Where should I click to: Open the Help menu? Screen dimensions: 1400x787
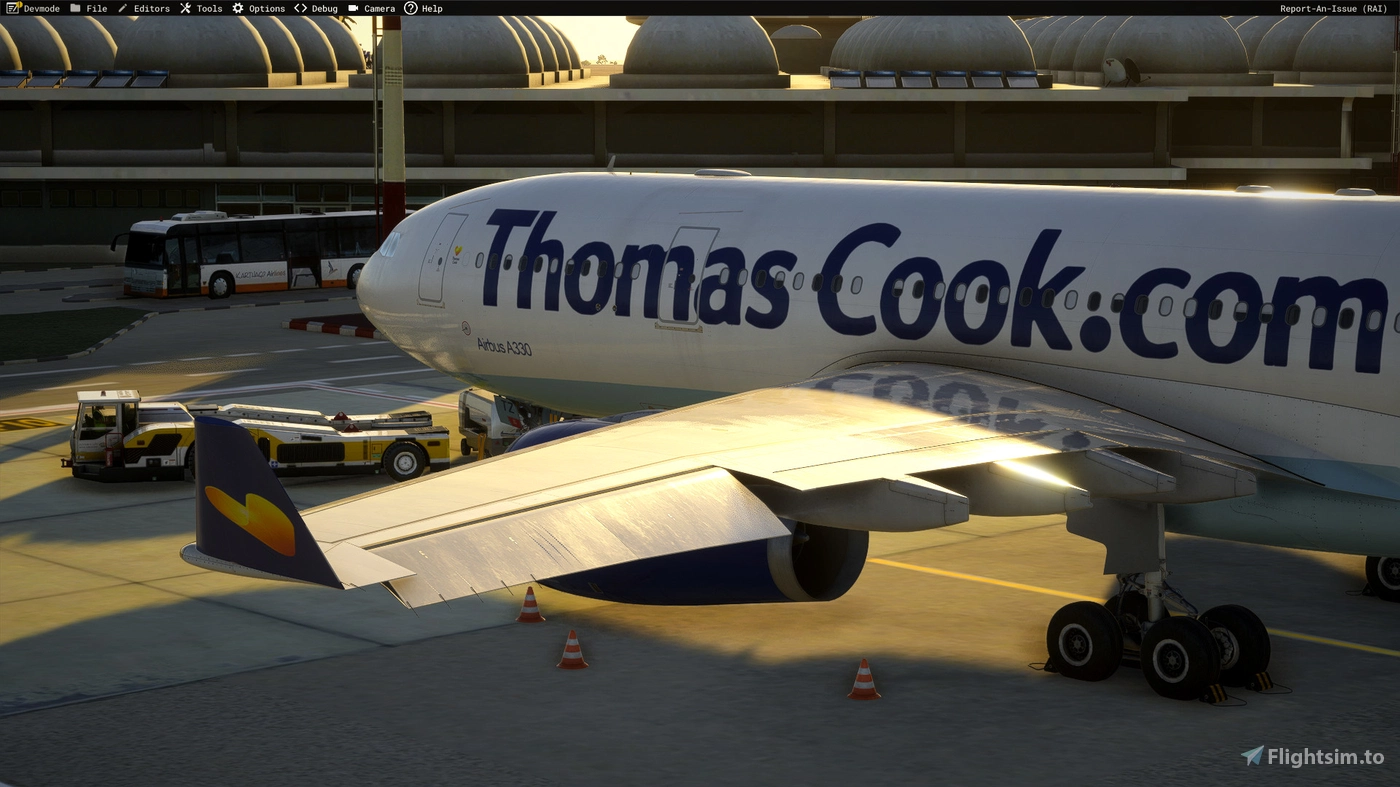[430, 8]
